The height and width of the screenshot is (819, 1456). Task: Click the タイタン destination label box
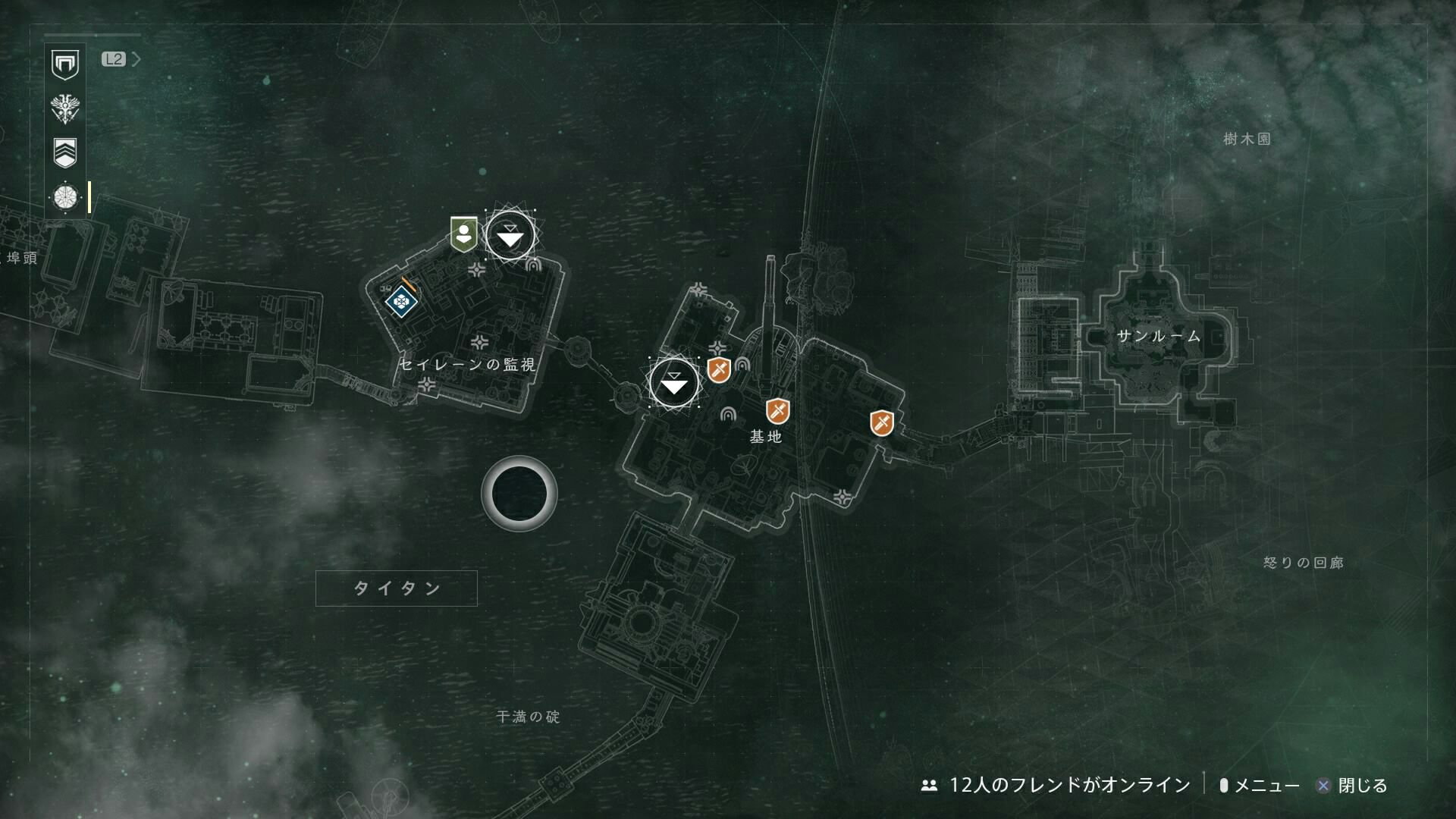pyautogui.click(x=396, y=588)
